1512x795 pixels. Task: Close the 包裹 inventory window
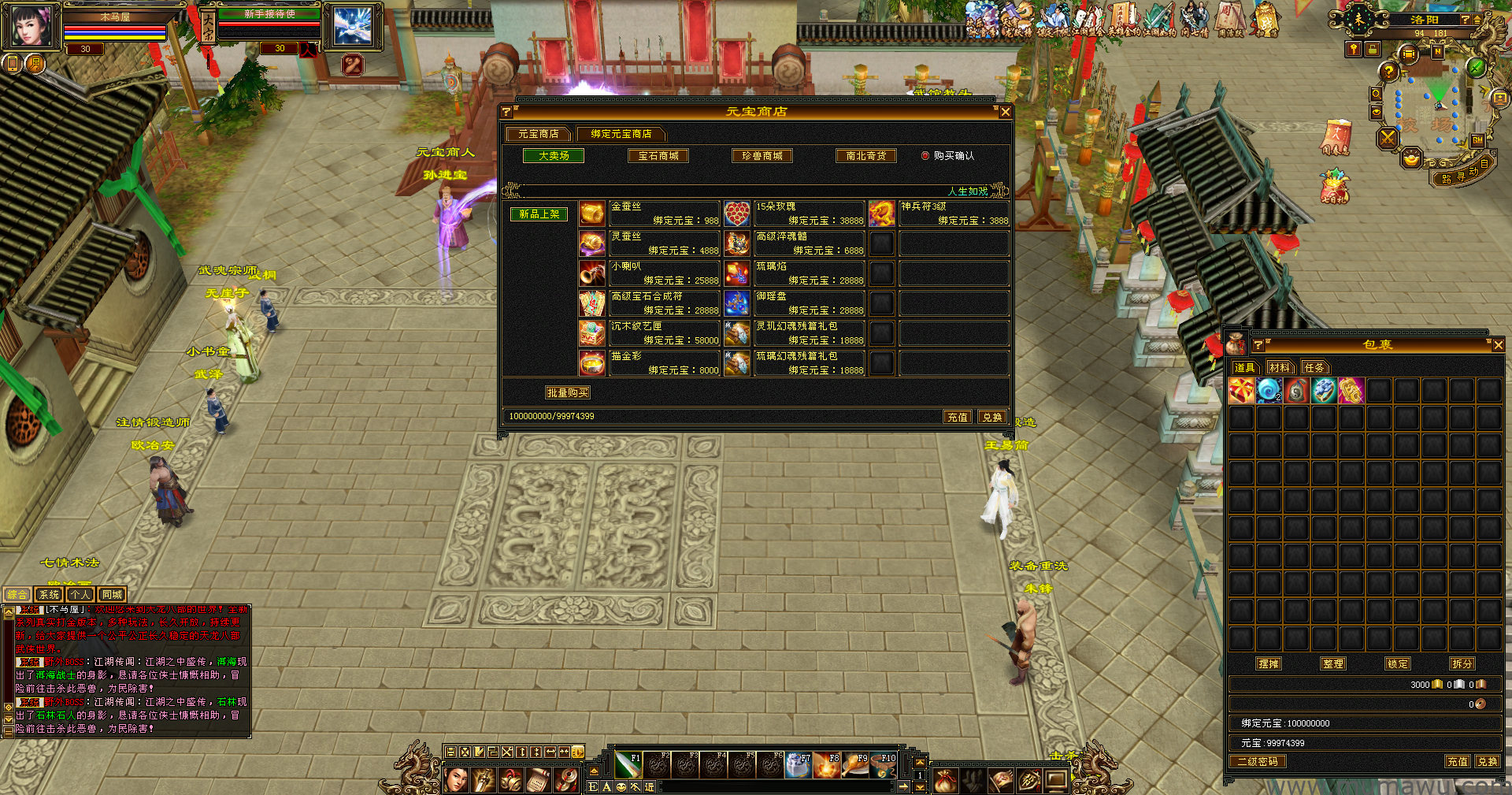1498,345
